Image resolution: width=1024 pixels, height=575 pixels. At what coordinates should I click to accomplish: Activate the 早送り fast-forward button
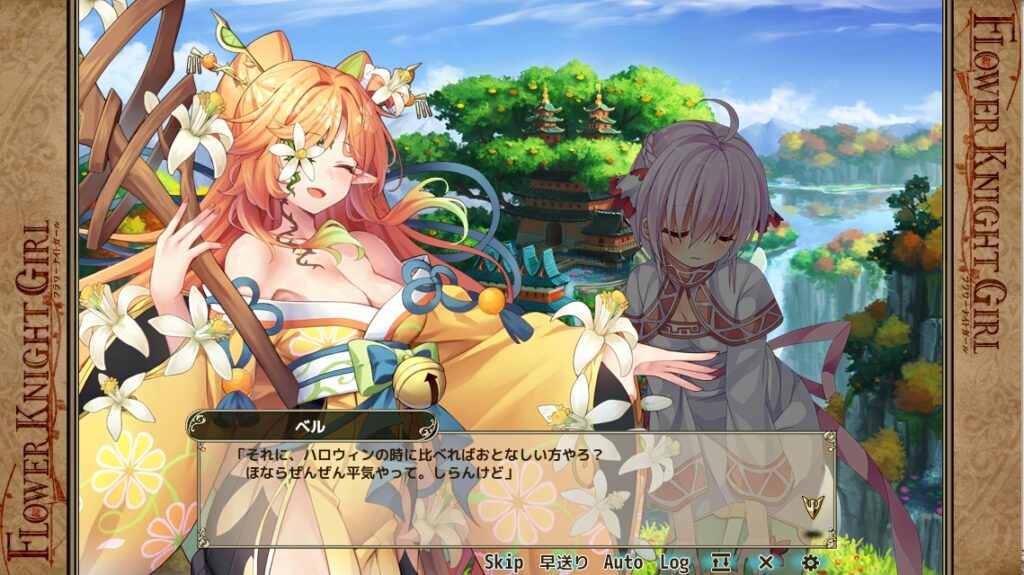pyautogui.click(x=564, y=562)
